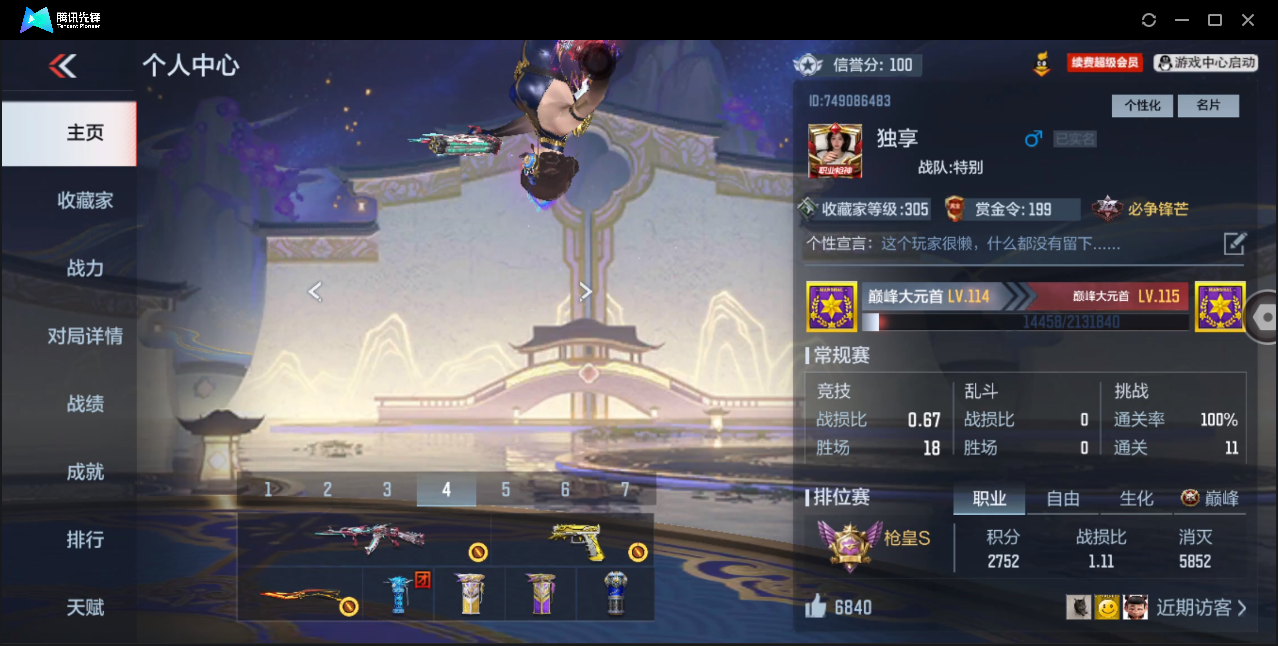The height and width of the screenshot is (646, 1278).
Task: Show previous character with left arrow
Action: [315, 291]
